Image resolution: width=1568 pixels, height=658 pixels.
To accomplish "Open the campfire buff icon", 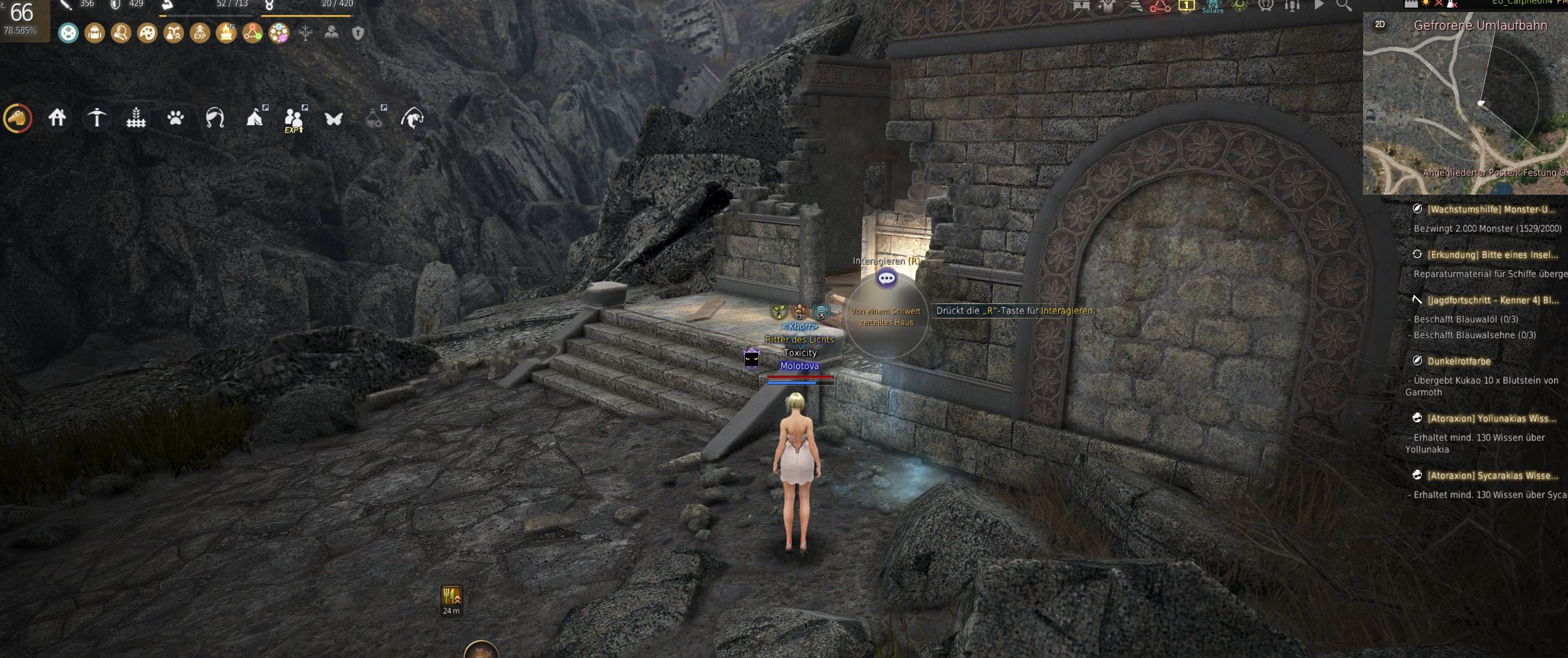I will [226, 33].
